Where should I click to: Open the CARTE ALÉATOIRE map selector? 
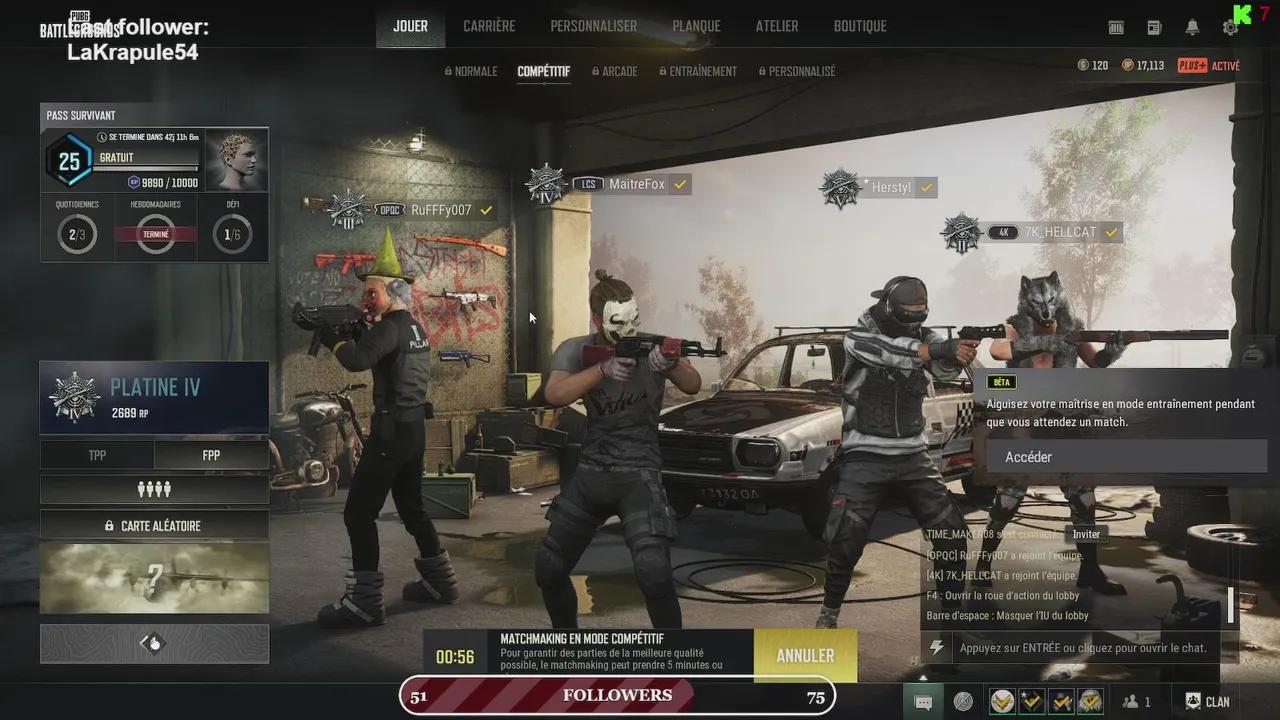point(154,524)
